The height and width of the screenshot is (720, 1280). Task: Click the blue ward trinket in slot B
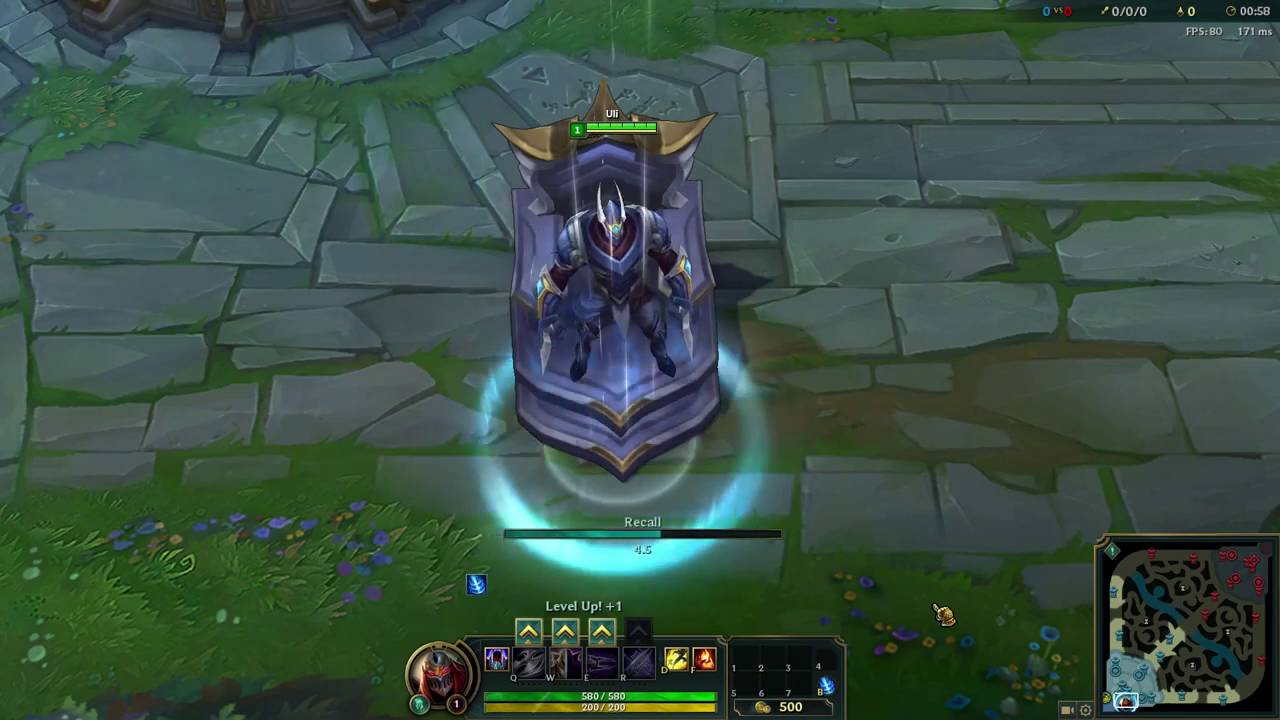[x=828, y=687]
